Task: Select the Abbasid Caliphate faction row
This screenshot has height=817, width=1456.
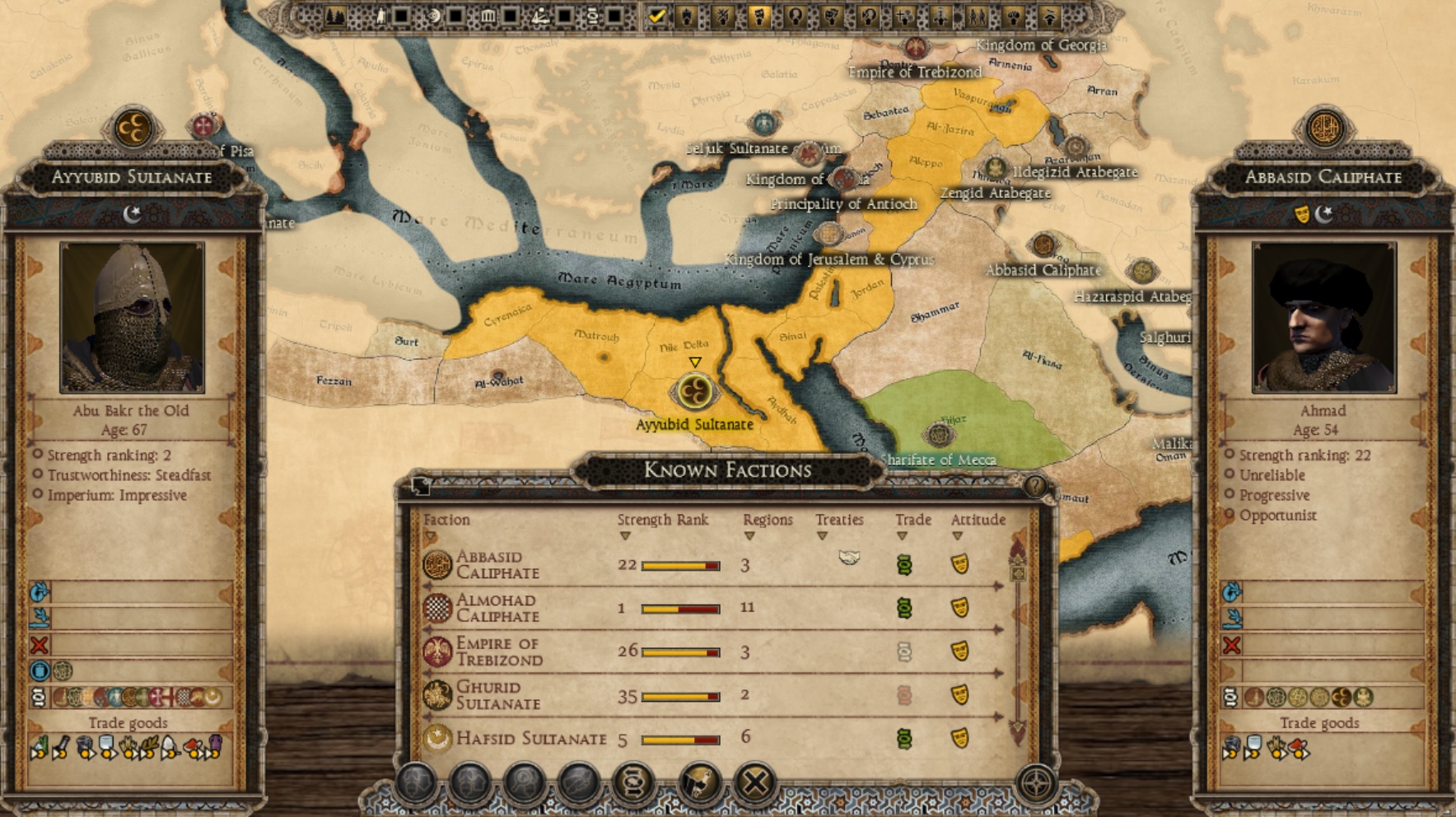Action: 497,565
